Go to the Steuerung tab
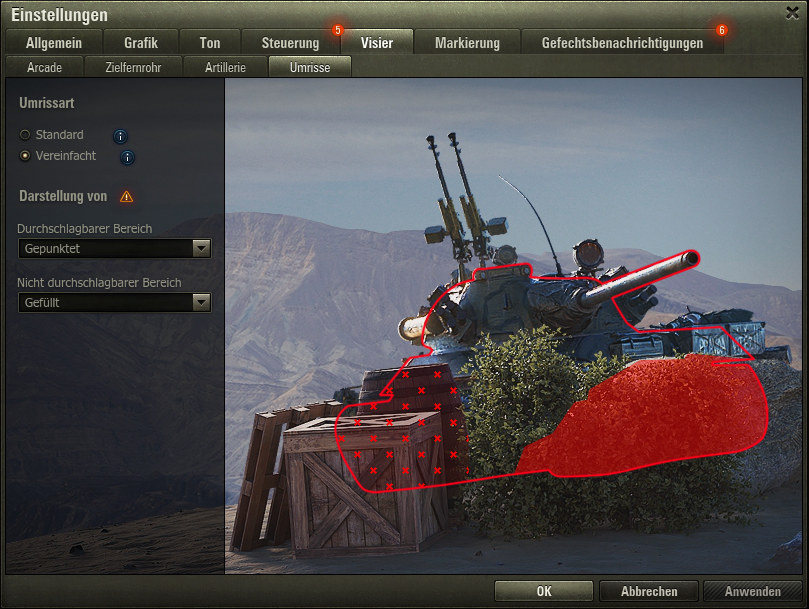The width and height of the screenshot is (809, 609). click(x=290, y=43)
